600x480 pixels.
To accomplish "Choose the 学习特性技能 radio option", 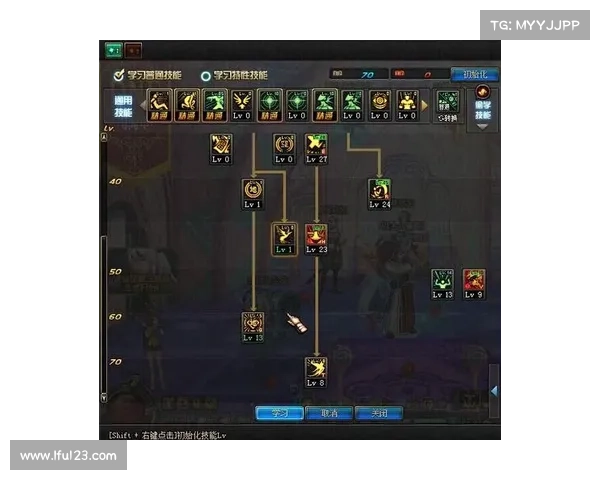I will pyautogui.click(x=206, y=75).
